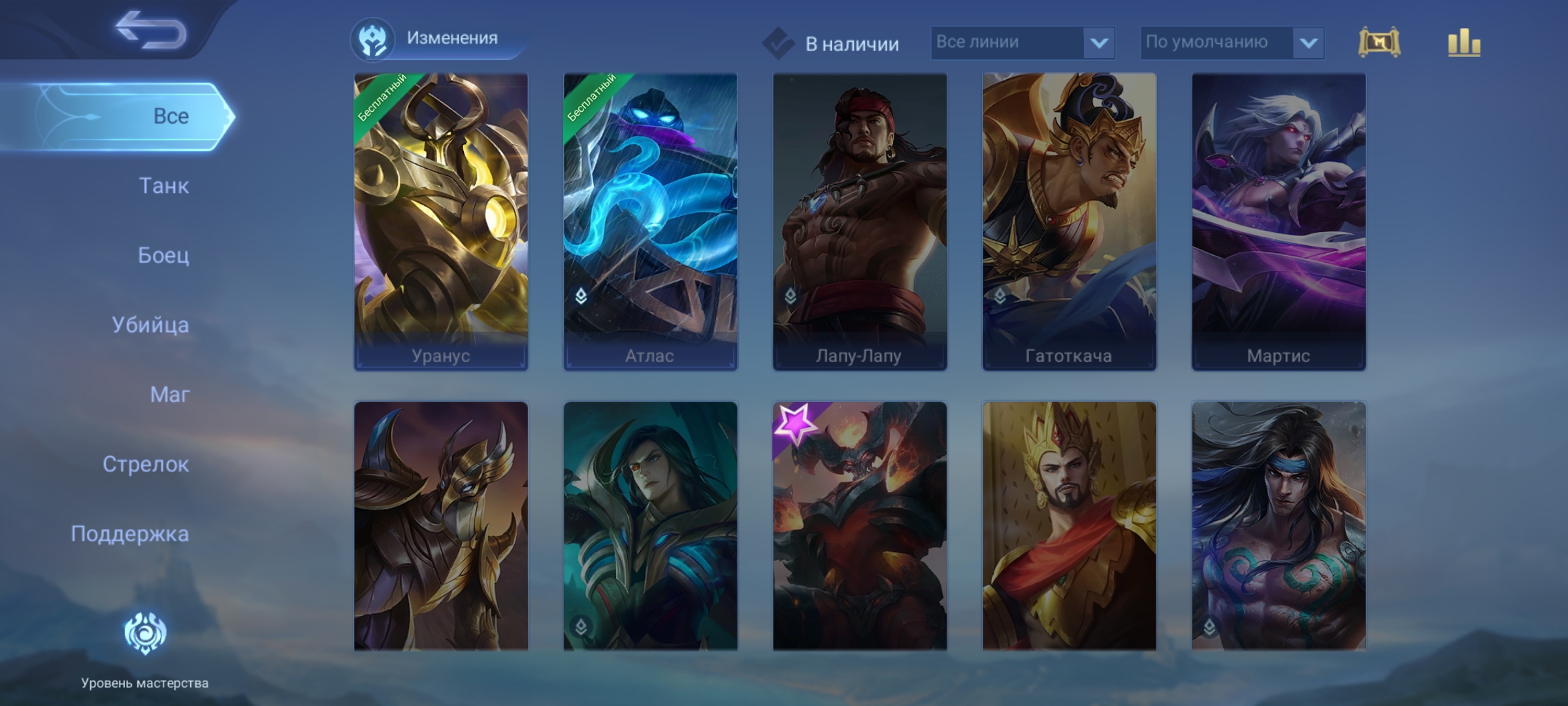Open the По умолчанию sort dropdown
The width and height of the screenshot is (1568, 706).
[1232, 42]
